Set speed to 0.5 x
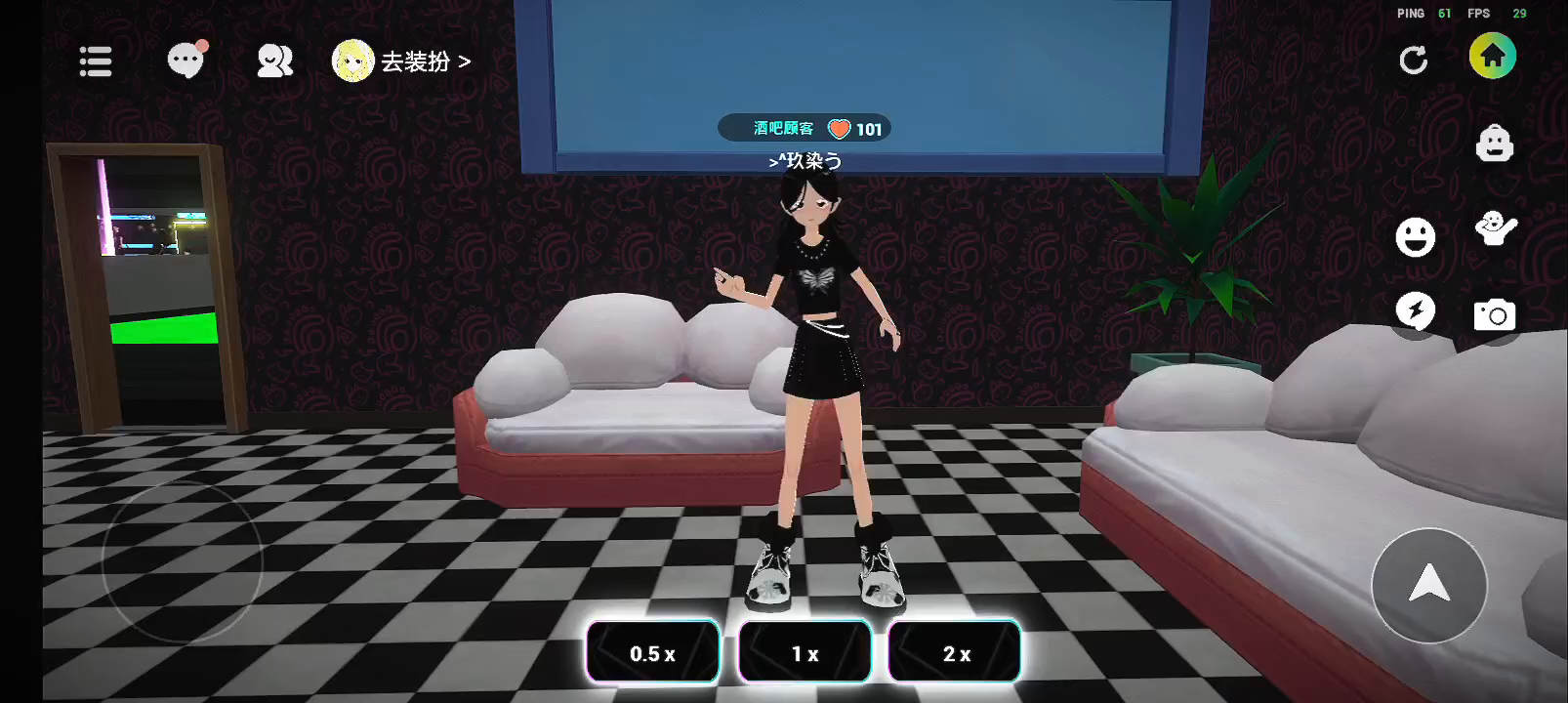 tap(652, 653)
